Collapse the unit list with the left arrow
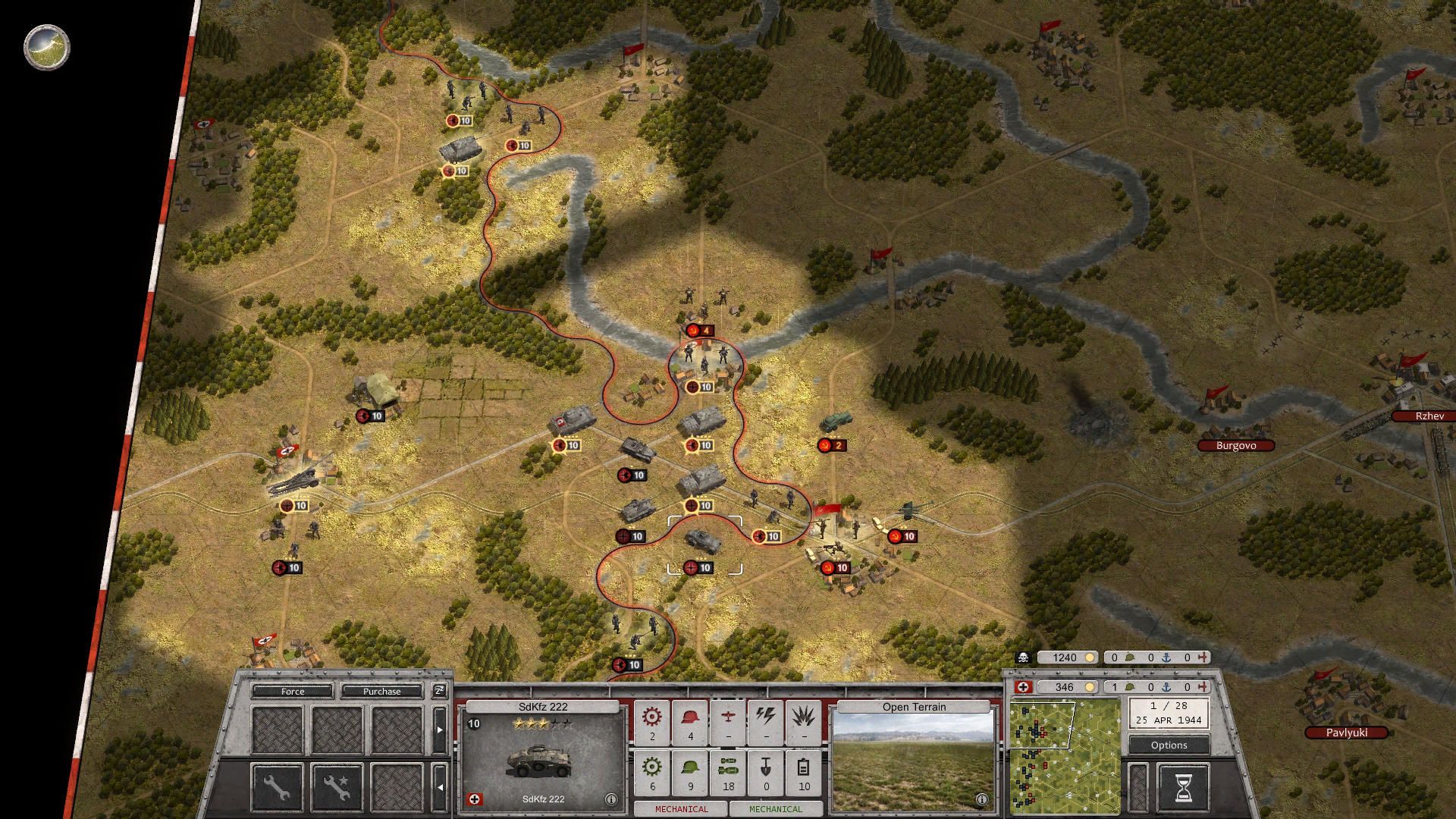The image size is (1456, 819). tap(441, 788)
